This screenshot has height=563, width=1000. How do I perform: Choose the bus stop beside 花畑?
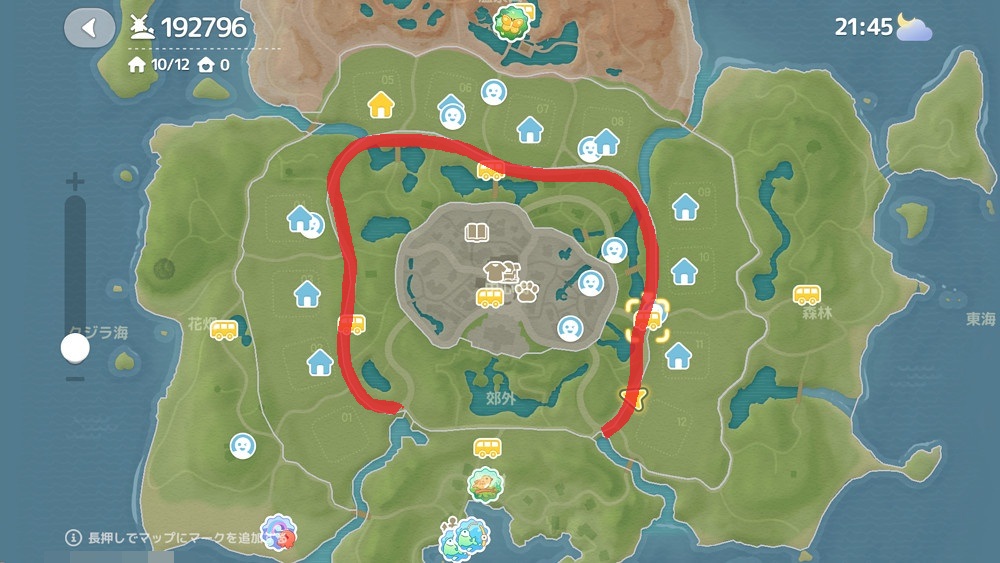click(x=224, y=331)
